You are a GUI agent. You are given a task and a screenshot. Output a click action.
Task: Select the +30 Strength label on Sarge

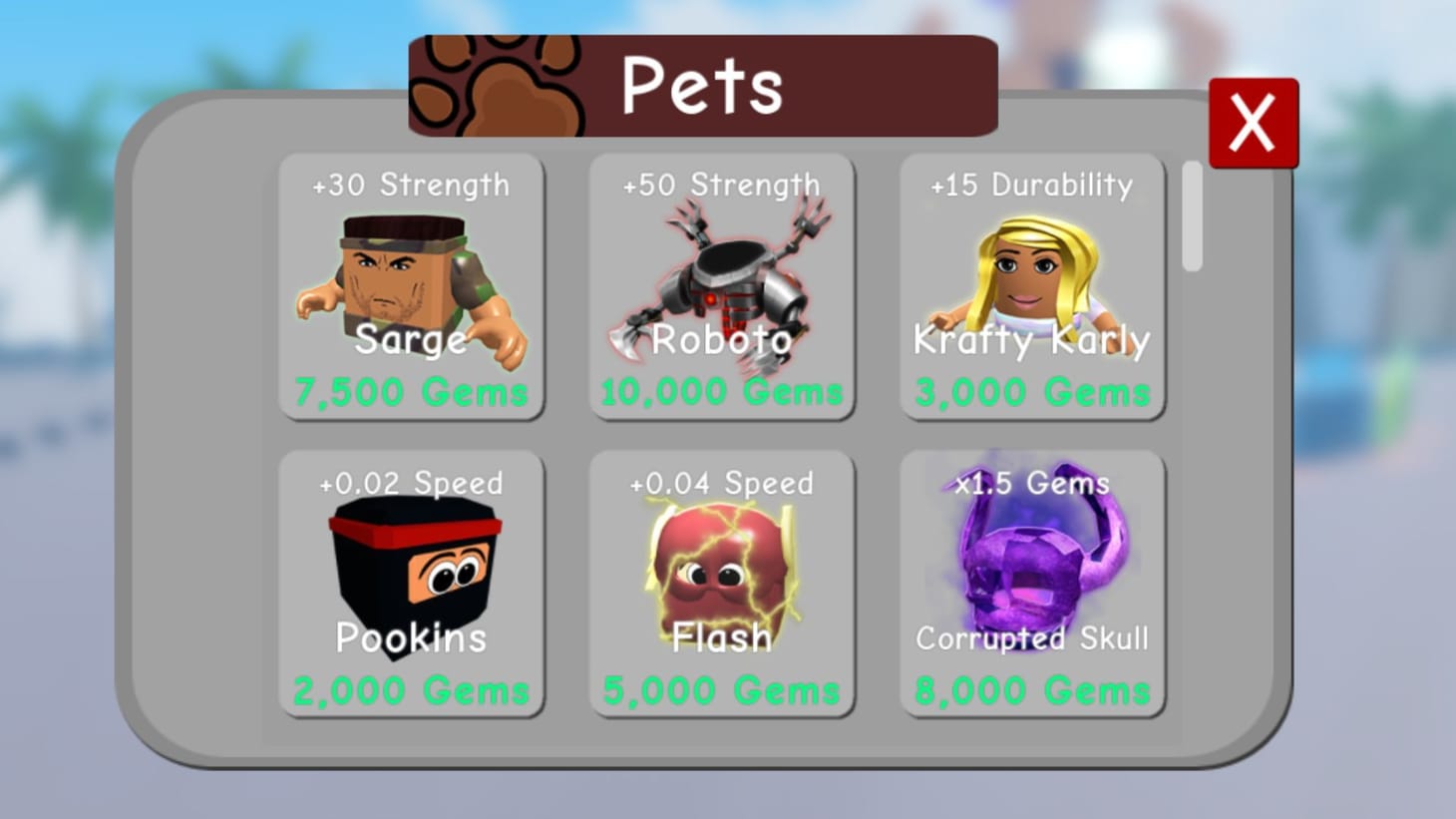[409, 185]
